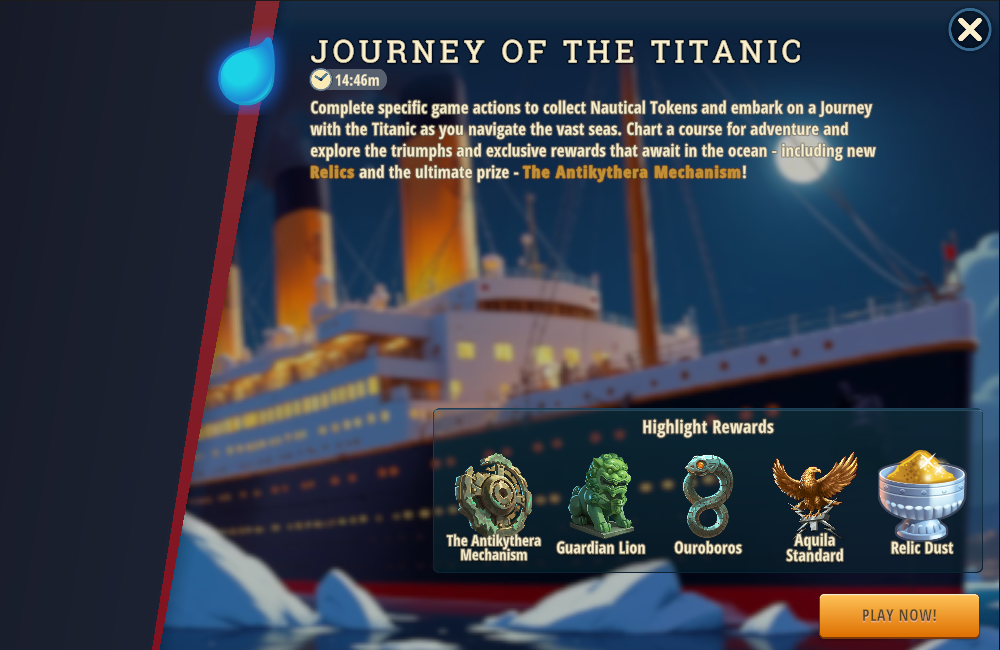Screen dimensions: 1000x650
Task: Close the Journey of the Titanic popup
Action: pyautogui.click(x=969, y=30)
